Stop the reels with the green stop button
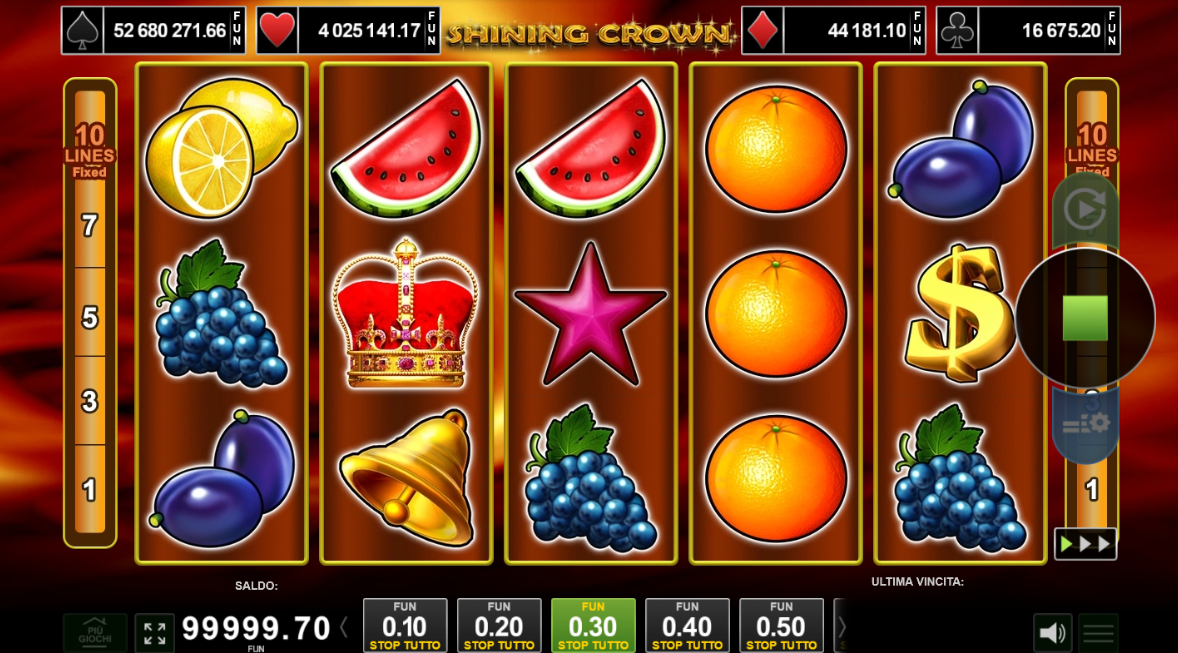Image resolution: width=1178 pixels, height=653 pixels. tap(1085, 318)
